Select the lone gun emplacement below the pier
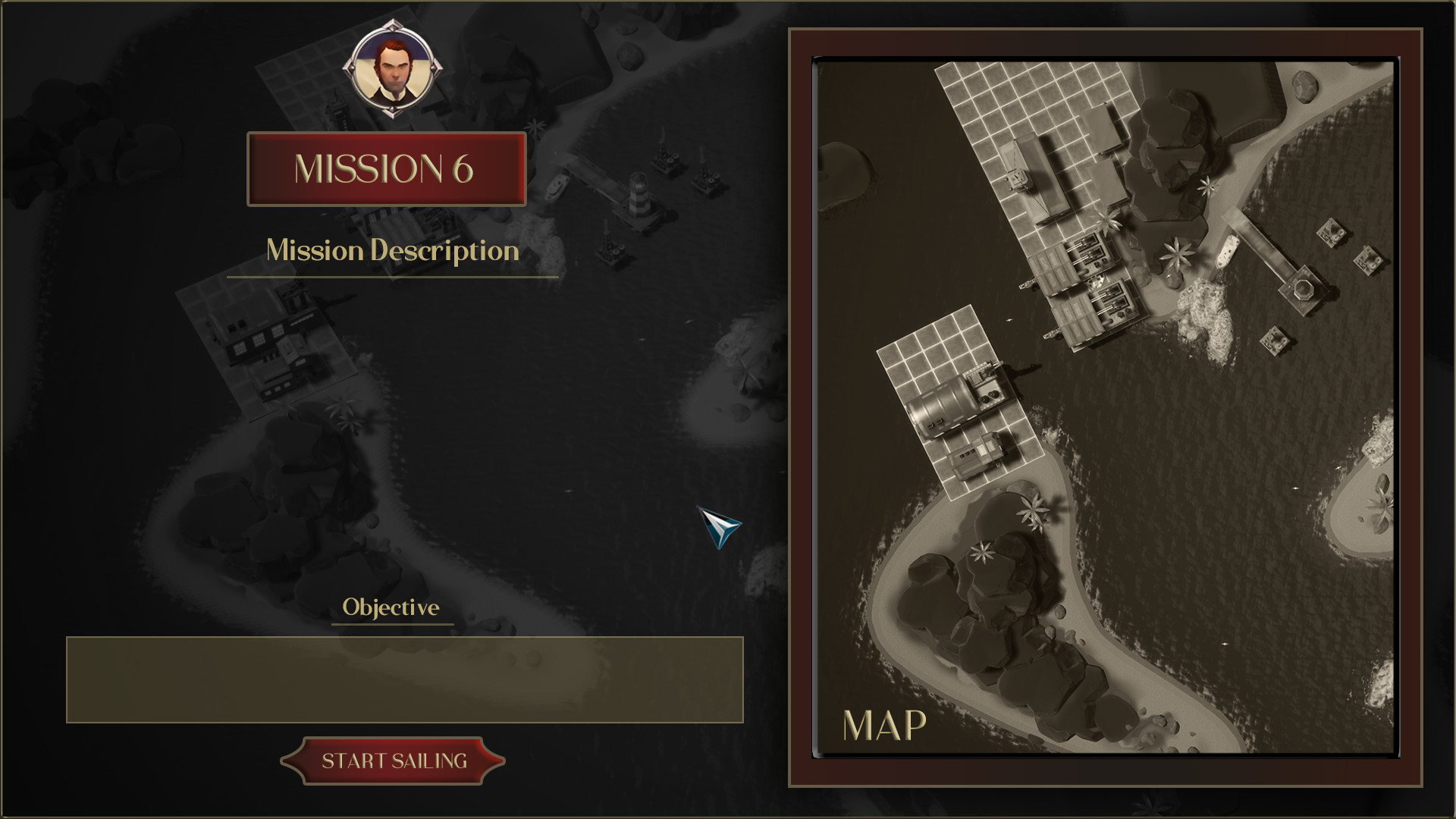Viewport: 1456px width, 819px height. tap(1274, 341)
